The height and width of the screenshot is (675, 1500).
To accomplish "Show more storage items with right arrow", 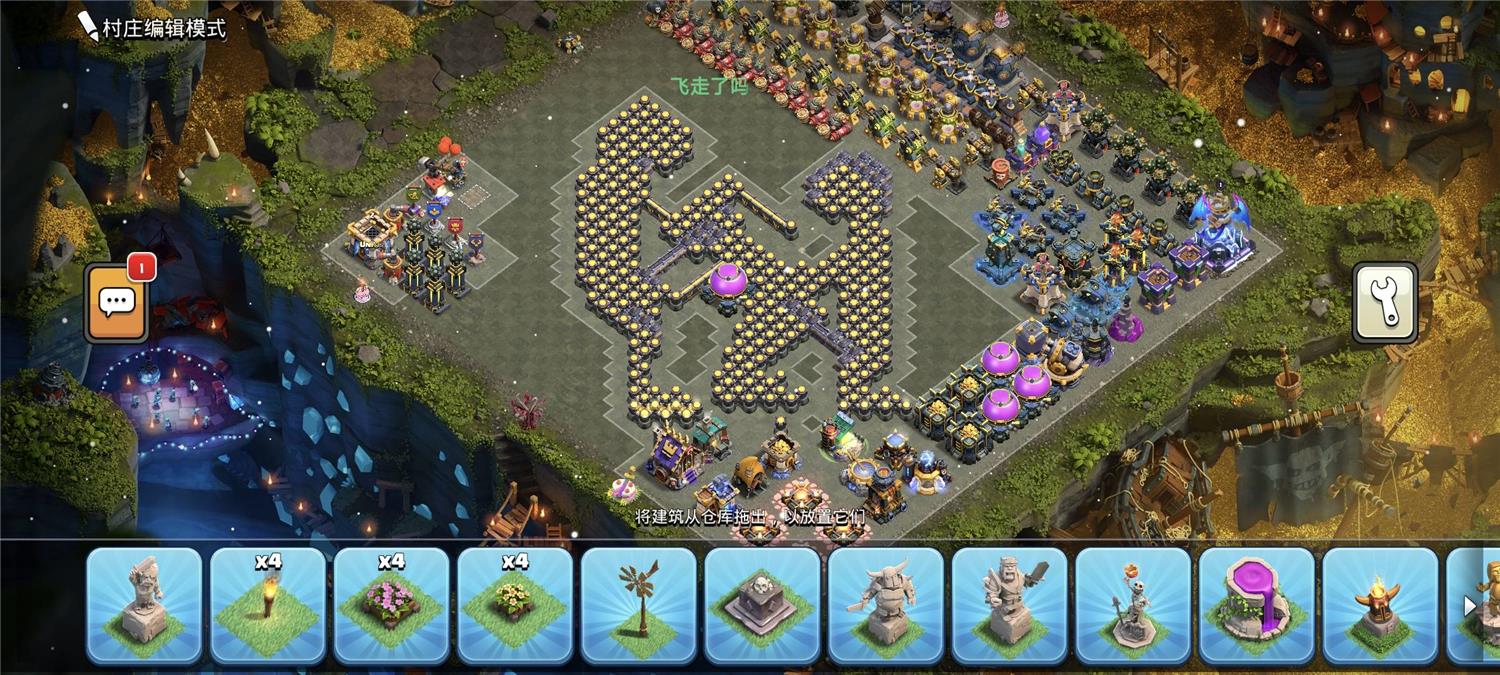I will click(1470, 606).
